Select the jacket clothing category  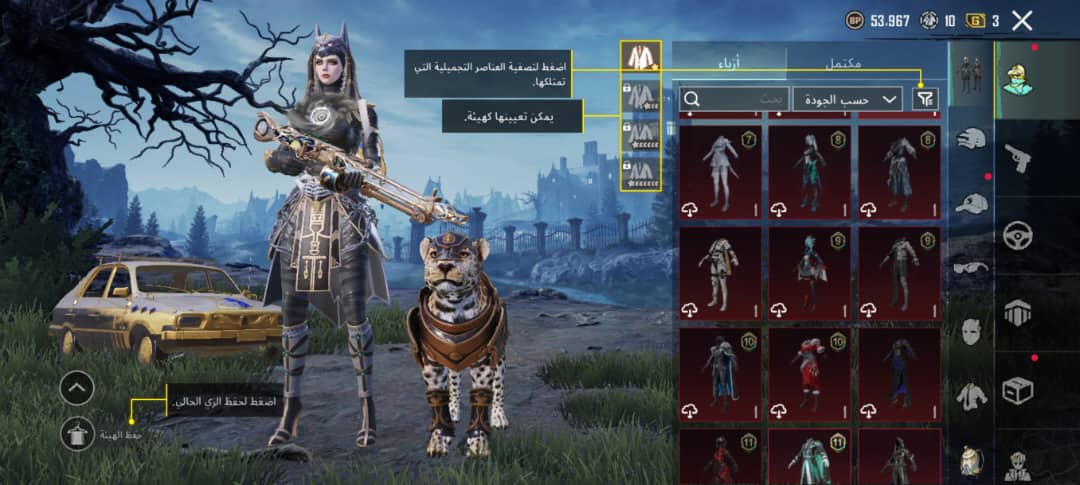pos(971,396)
